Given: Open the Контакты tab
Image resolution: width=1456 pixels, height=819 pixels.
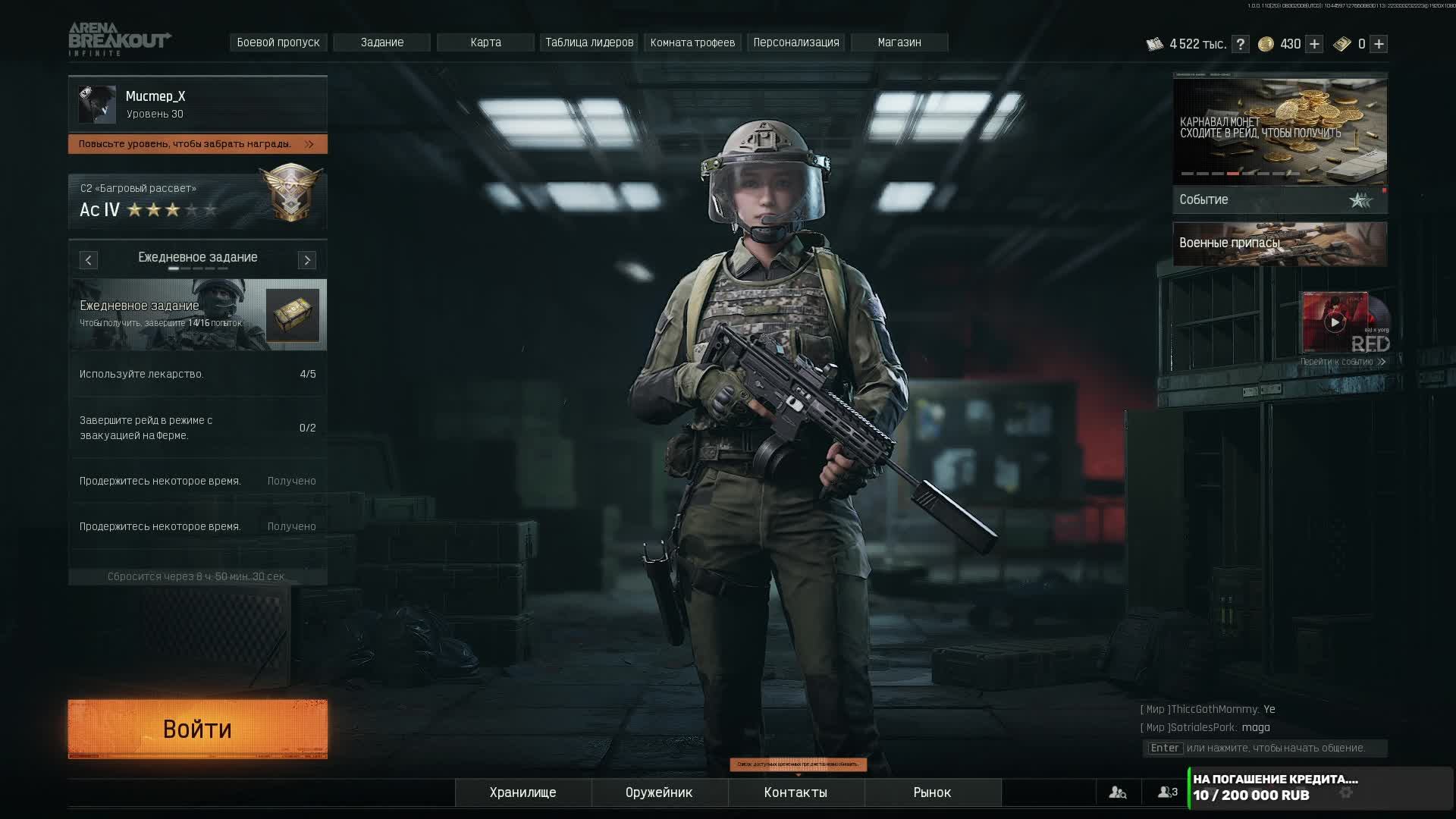Looking at the screenshot, I should point(795,792).
